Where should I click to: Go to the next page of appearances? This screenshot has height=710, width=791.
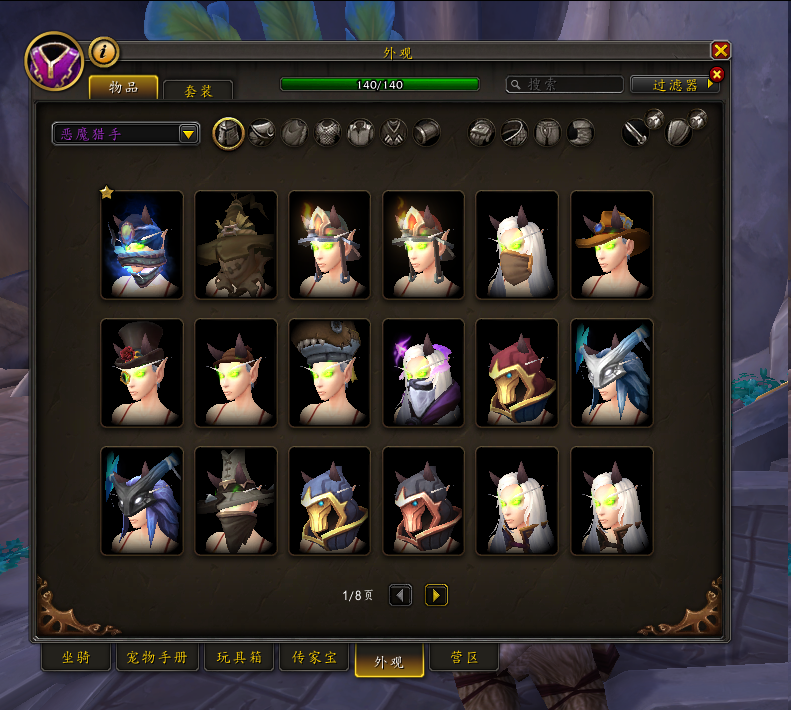(436, 595)
